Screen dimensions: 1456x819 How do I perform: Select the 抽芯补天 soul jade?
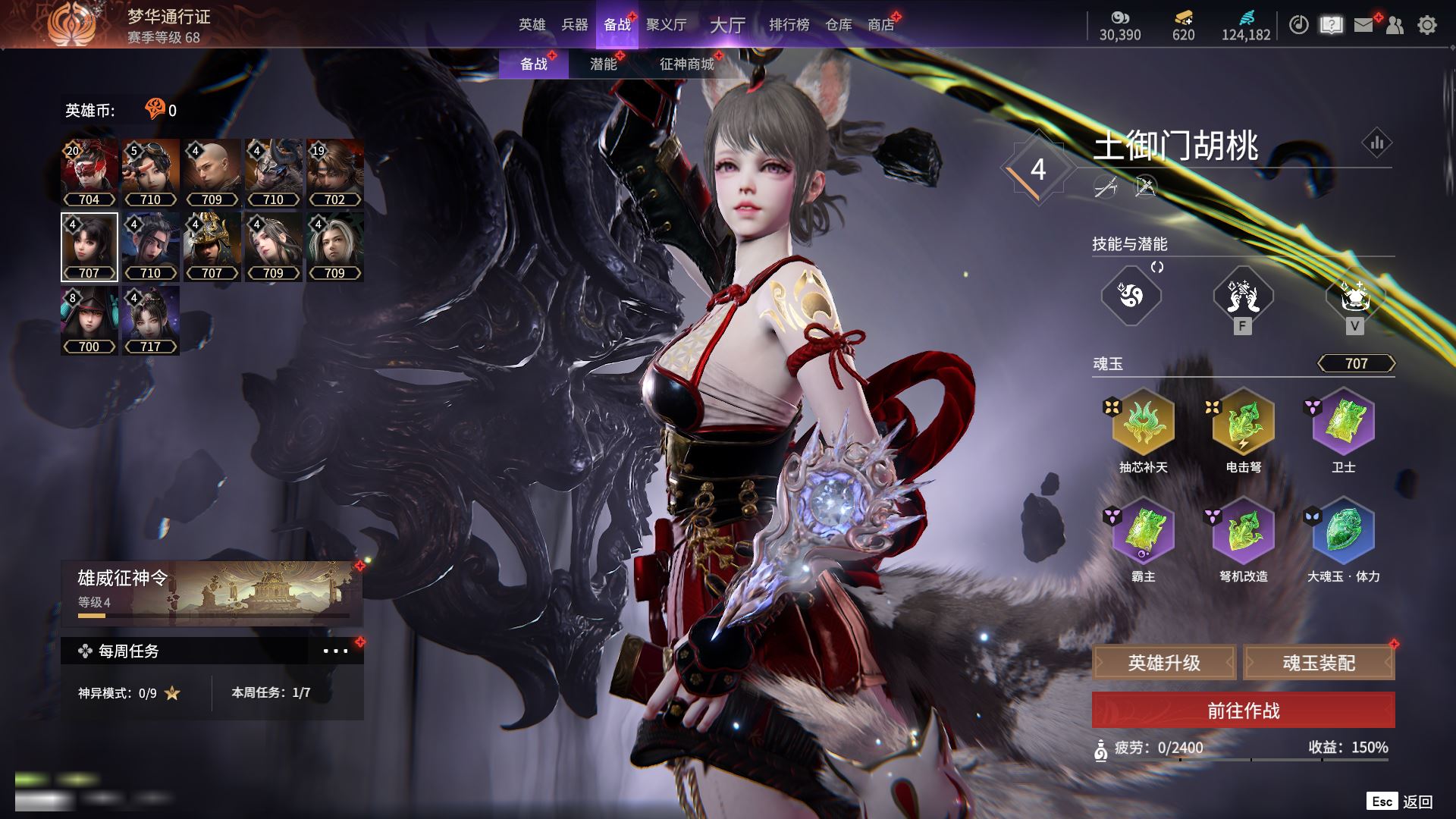click(x=1143, y=422)
